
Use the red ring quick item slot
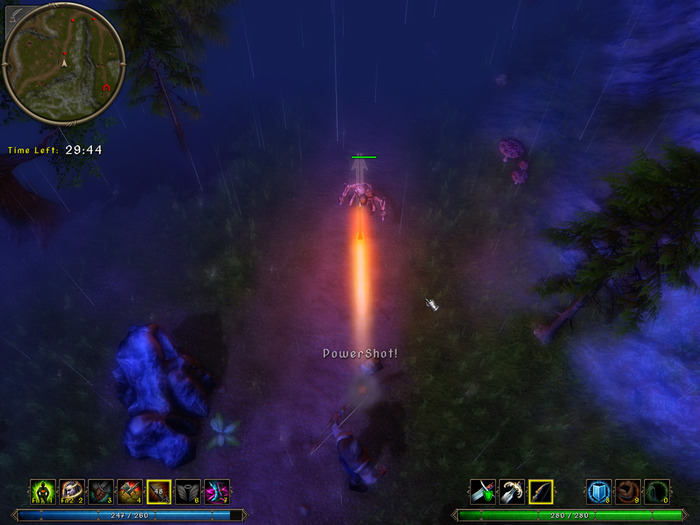pos(627,491)
